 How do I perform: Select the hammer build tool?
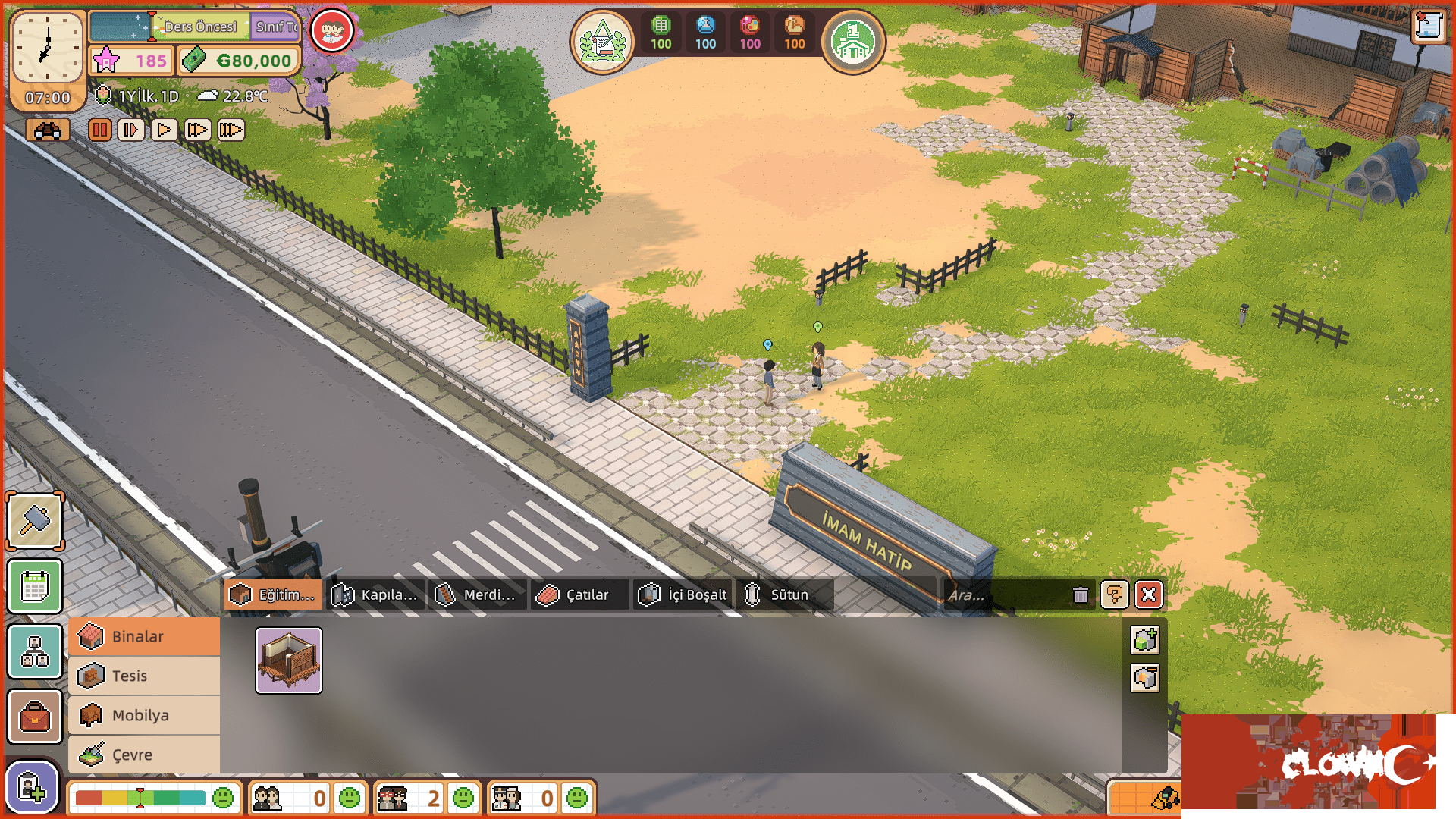[34, 521]
